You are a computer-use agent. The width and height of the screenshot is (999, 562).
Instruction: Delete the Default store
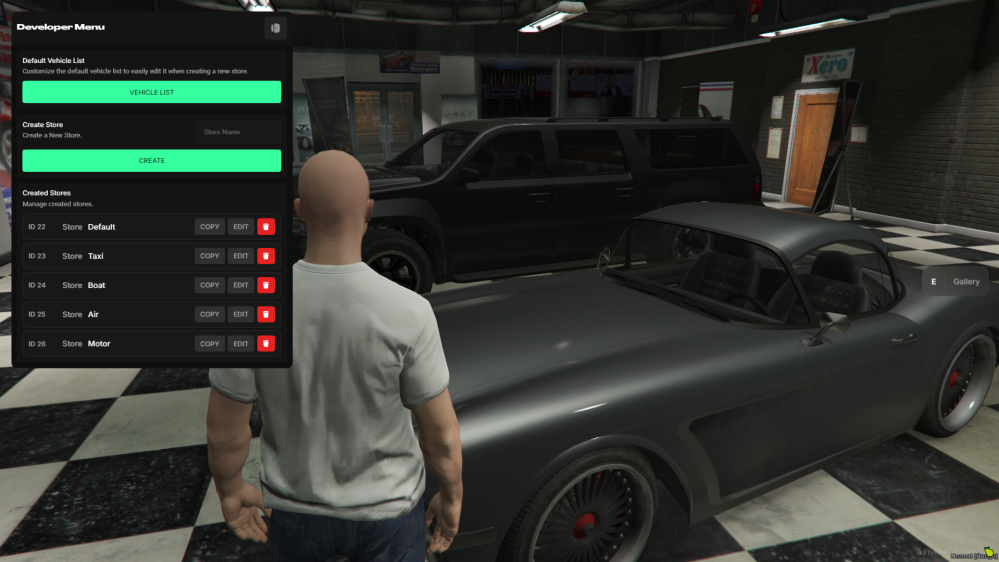[266, 227]
